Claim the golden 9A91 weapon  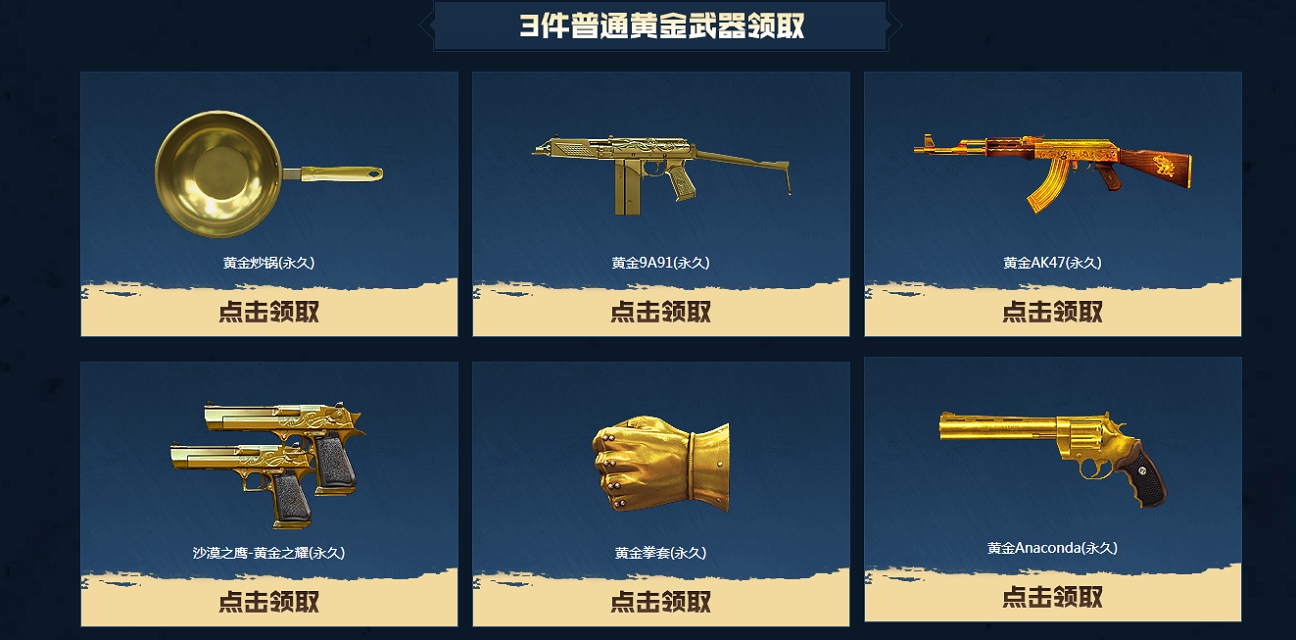click(x=661, y=311)
